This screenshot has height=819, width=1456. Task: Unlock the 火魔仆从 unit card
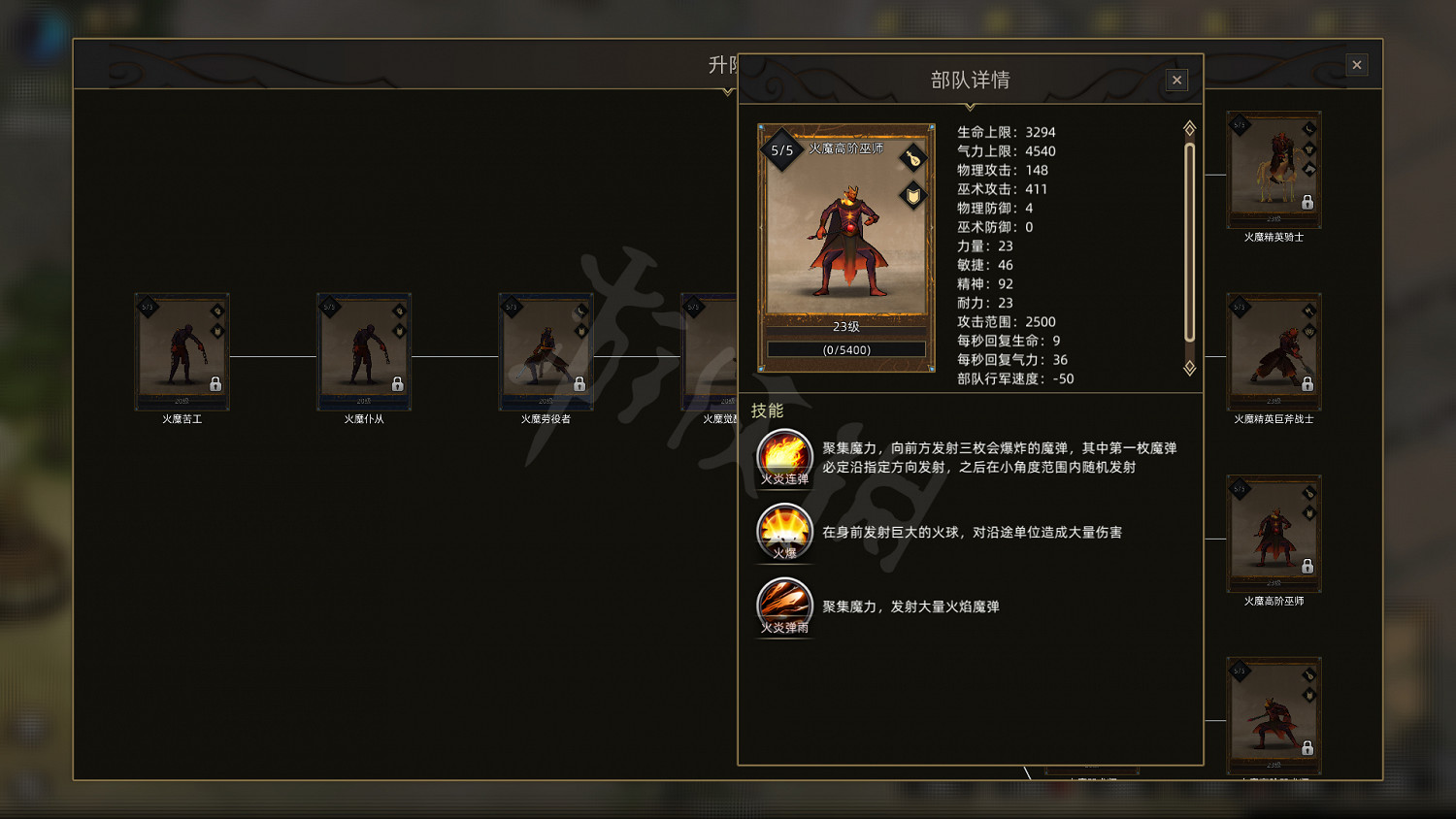398,385
